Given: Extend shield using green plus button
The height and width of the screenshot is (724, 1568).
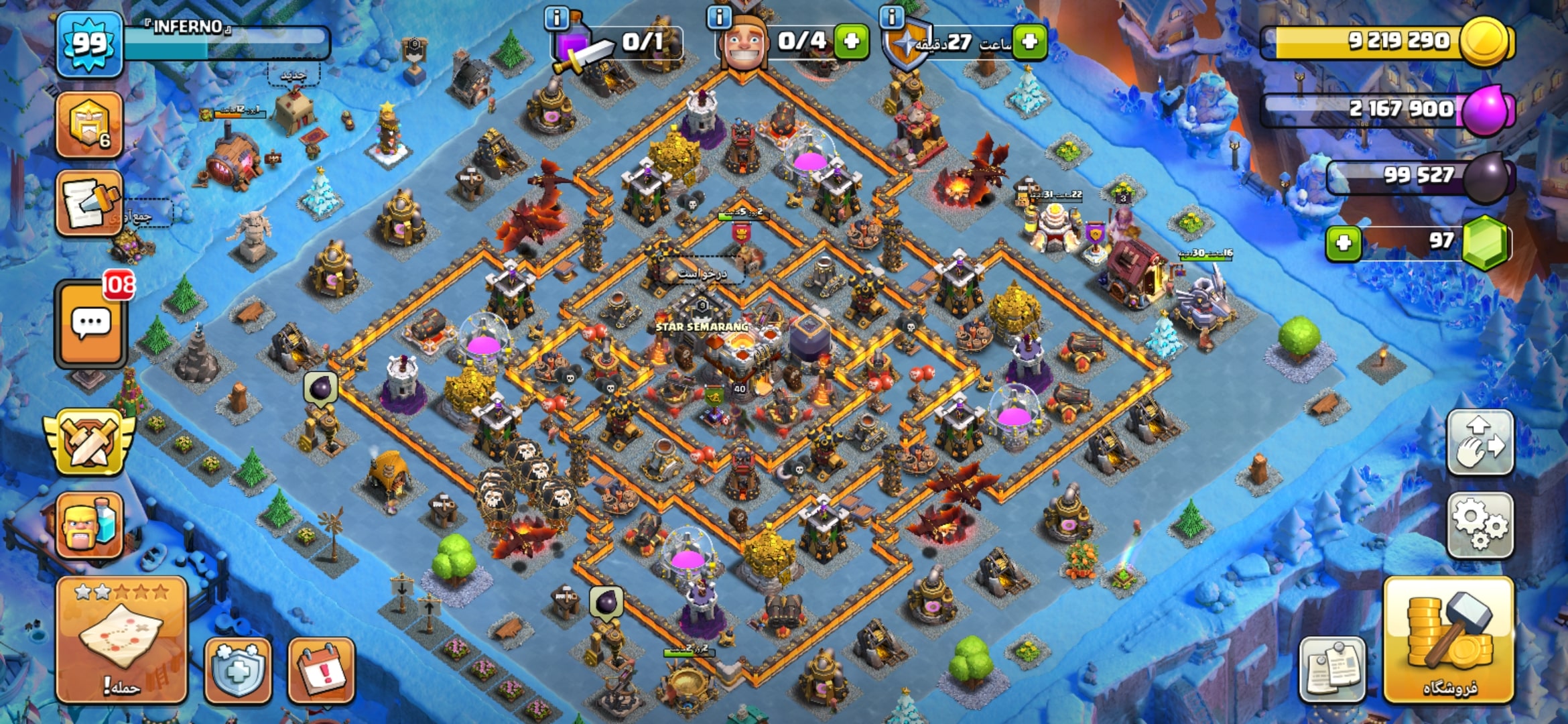Looking at the screenshot, I should [1030, 42].
